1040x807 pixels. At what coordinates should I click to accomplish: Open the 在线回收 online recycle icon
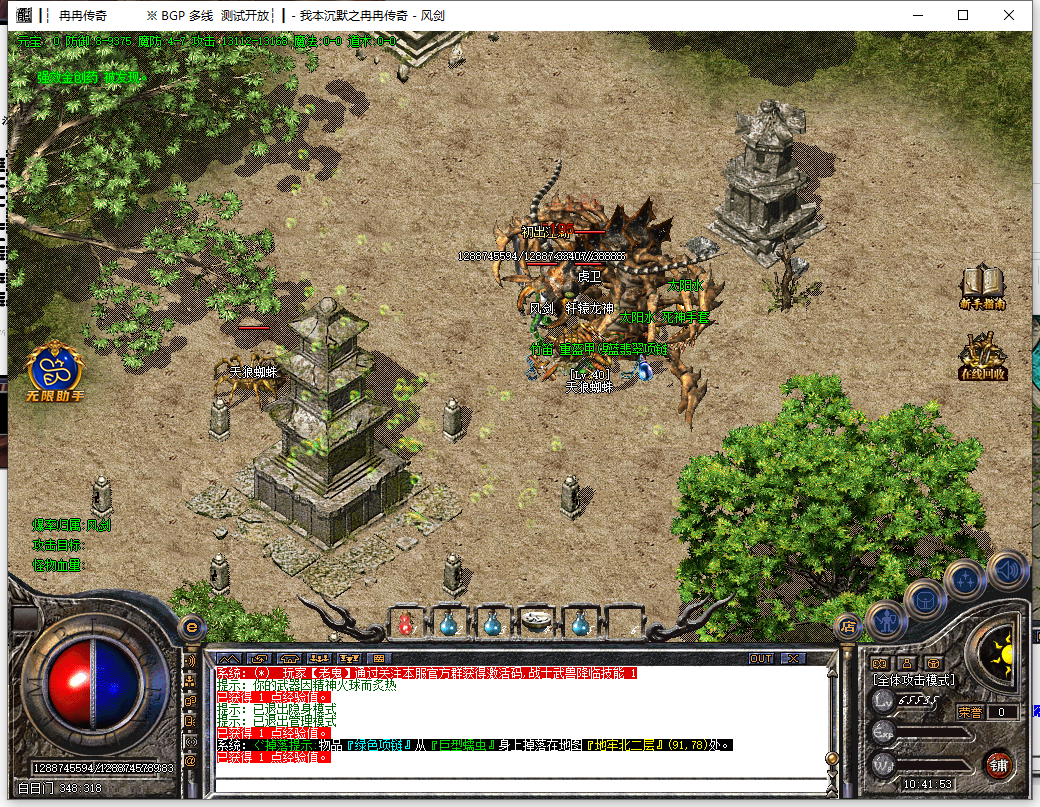point(982,356)
